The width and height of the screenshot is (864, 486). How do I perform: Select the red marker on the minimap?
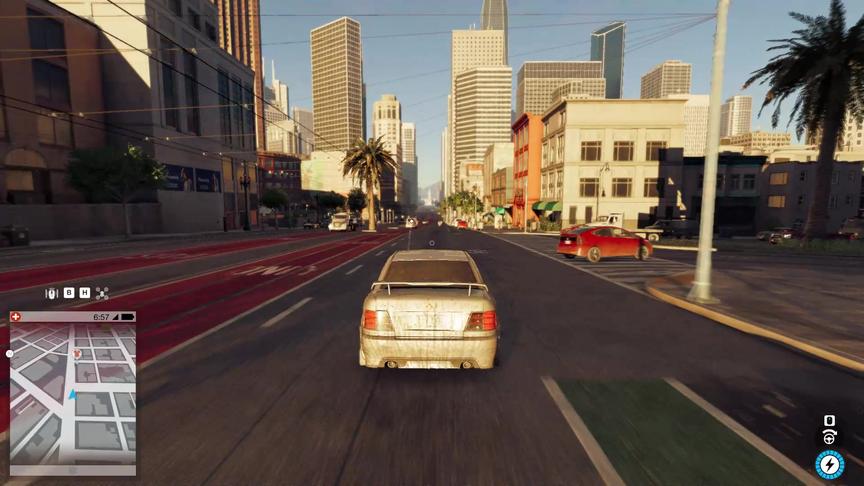tap(76, 353)
